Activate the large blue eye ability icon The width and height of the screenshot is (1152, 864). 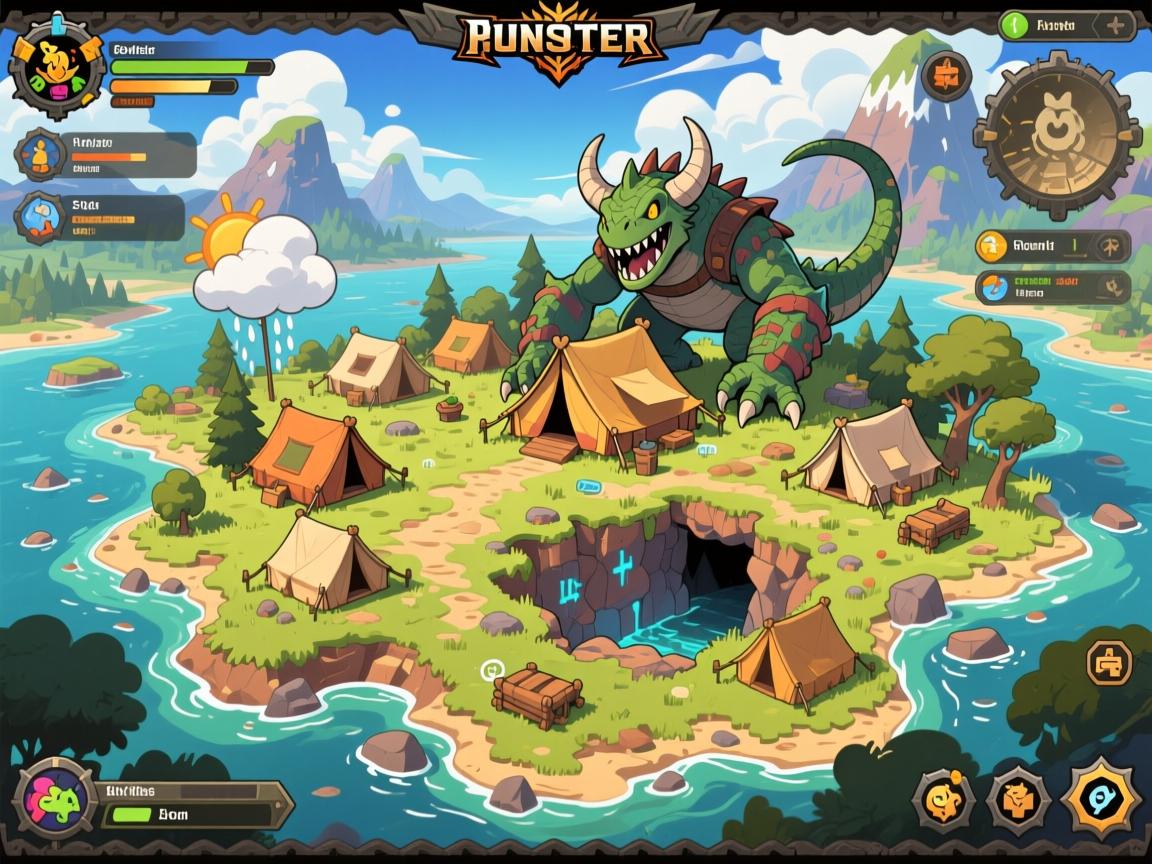pyautogui.click(x=1101, y=798)
